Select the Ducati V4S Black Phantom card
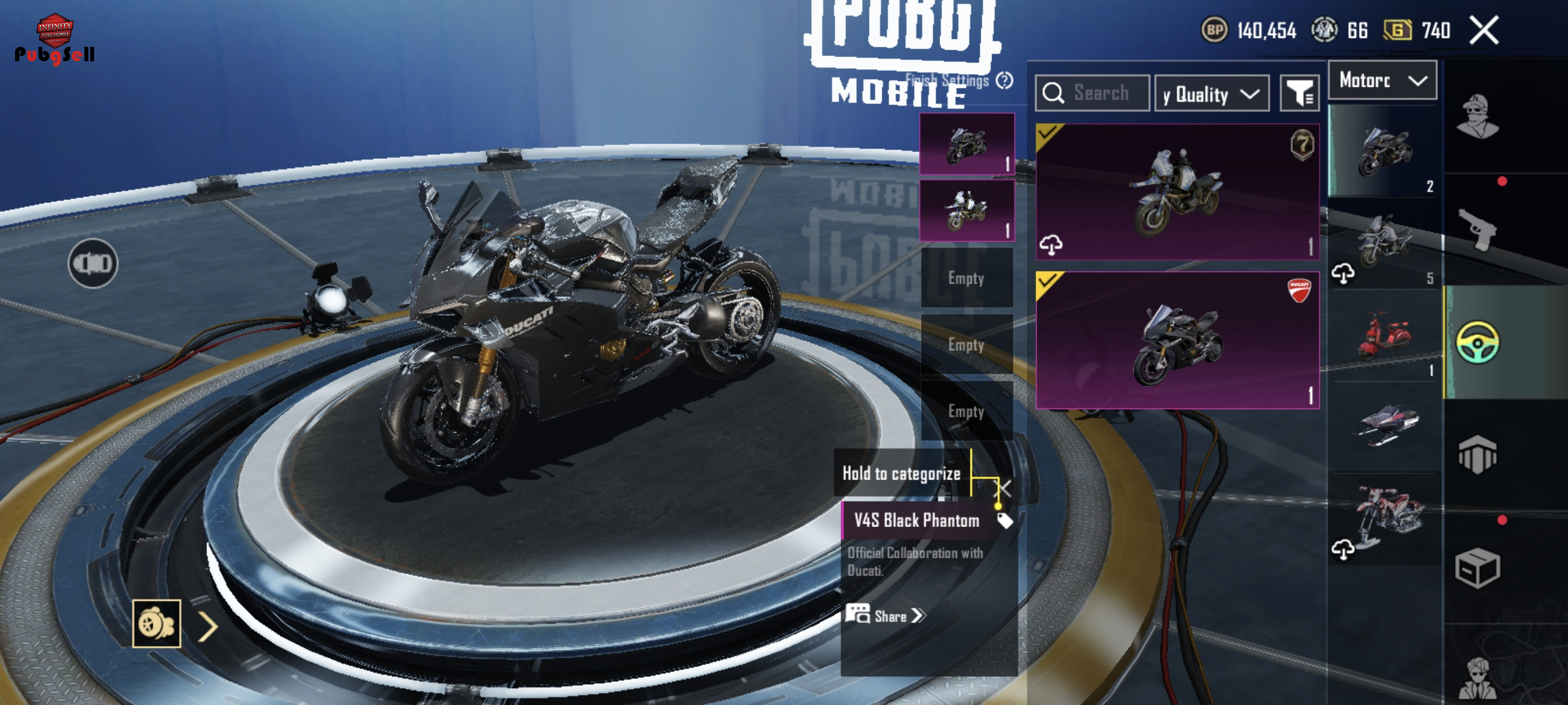Screen dimensions: 1568x705 coord(1177,340)
